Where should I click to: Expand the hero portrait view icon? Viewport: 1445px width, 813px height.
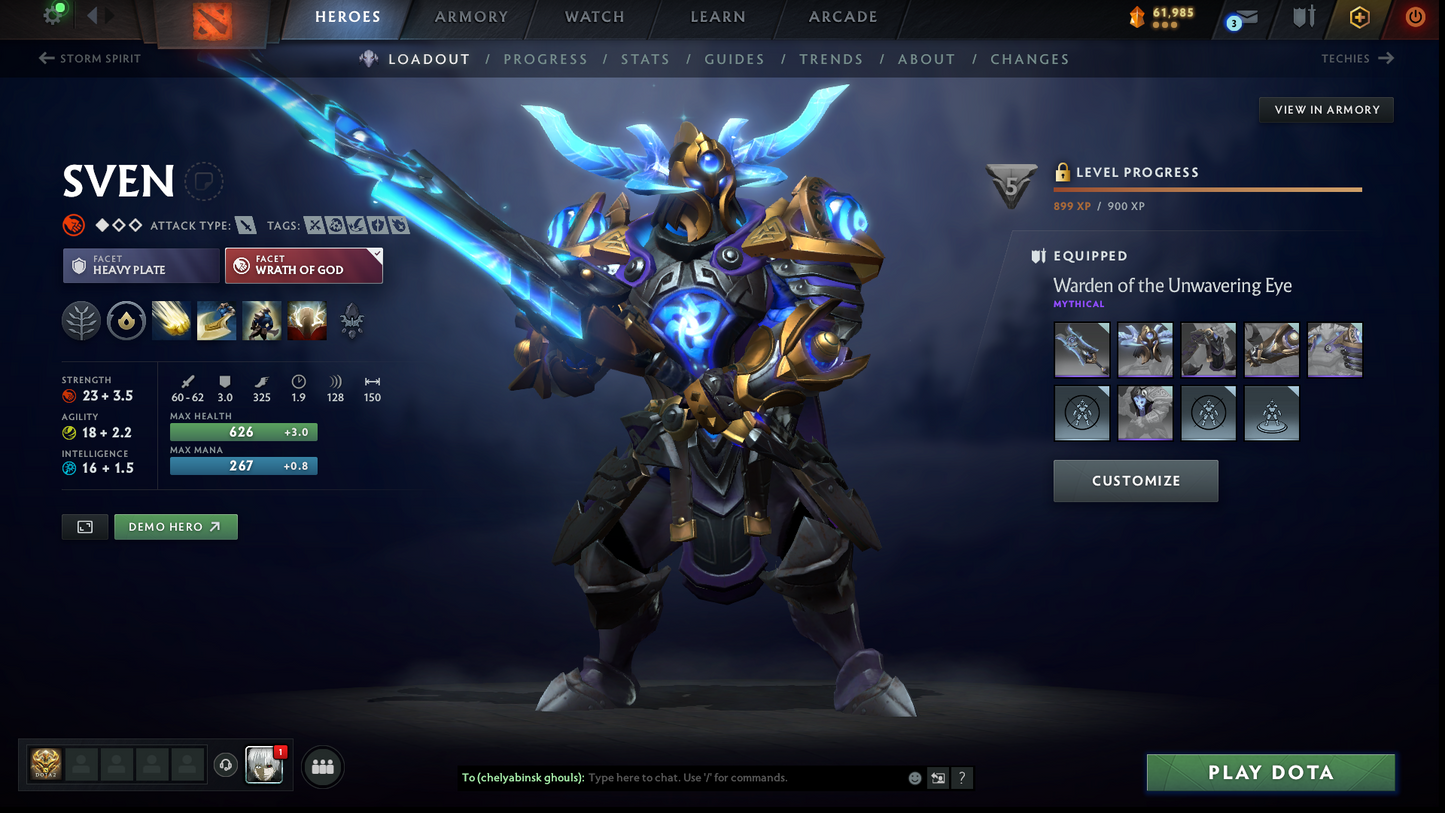(84, 526)
